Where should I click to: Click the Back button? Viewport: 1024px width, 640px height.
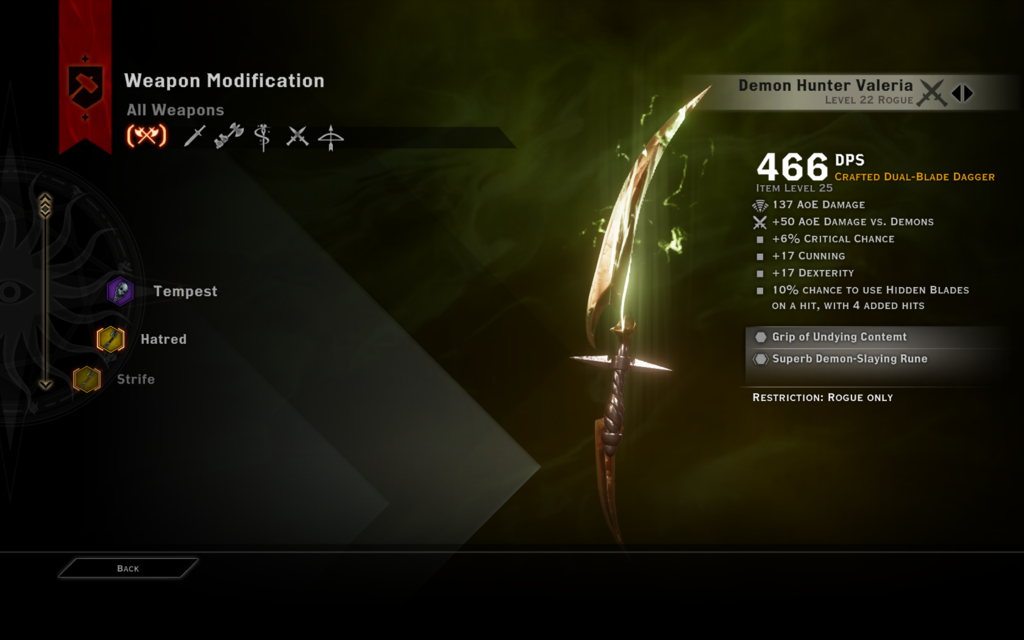click(x=128, y=568)
